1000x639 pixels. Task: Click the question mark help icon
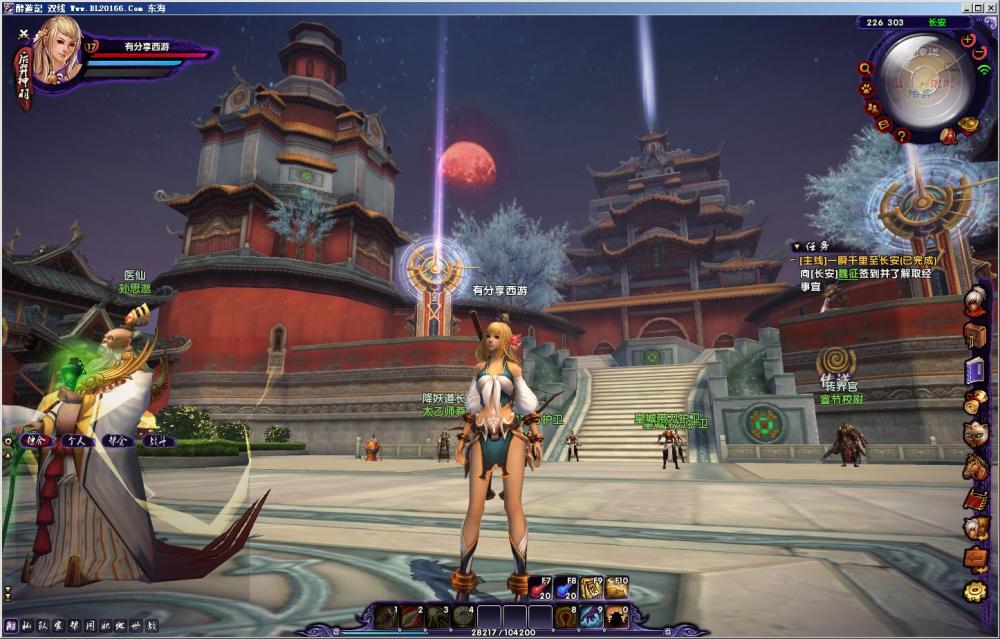(x=902, y=136)
